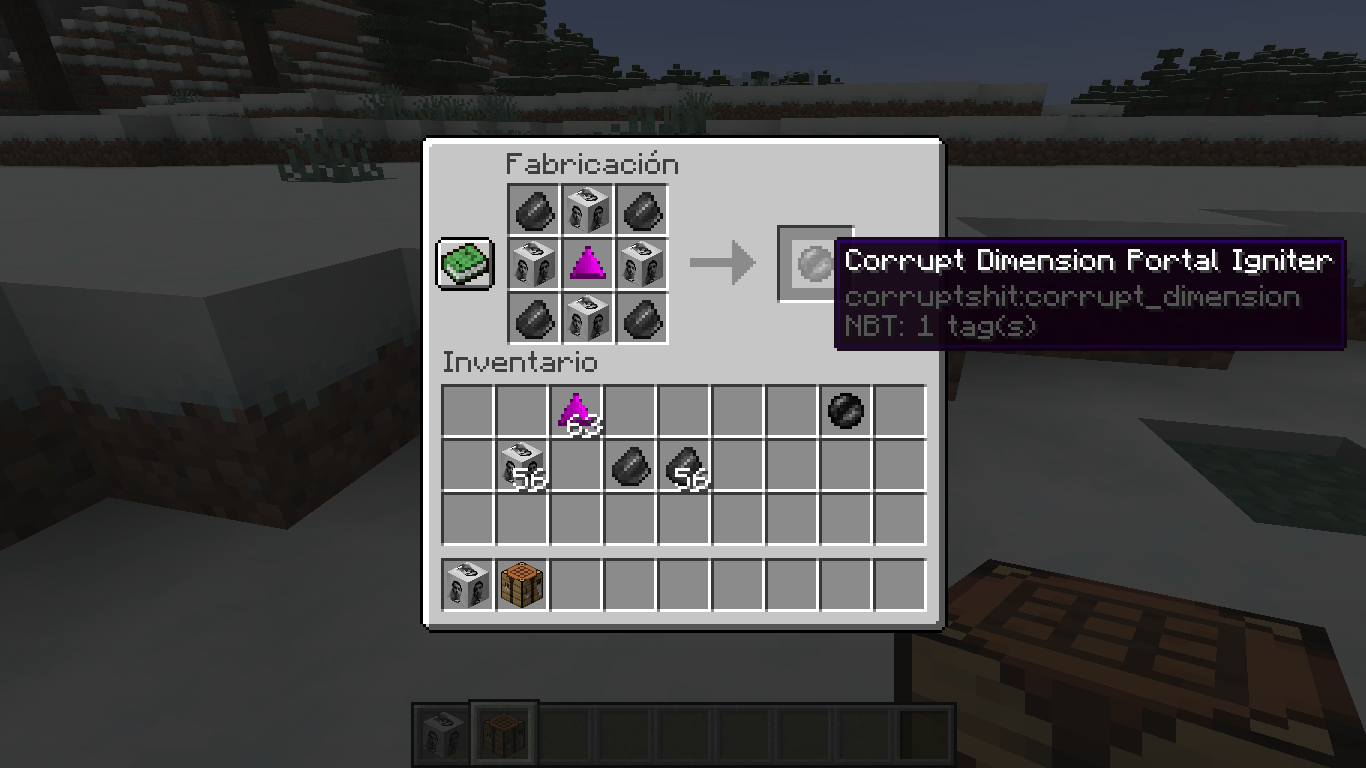Open the green recipe book
The height and width of the screenshot is (768, 1366).
464,264
